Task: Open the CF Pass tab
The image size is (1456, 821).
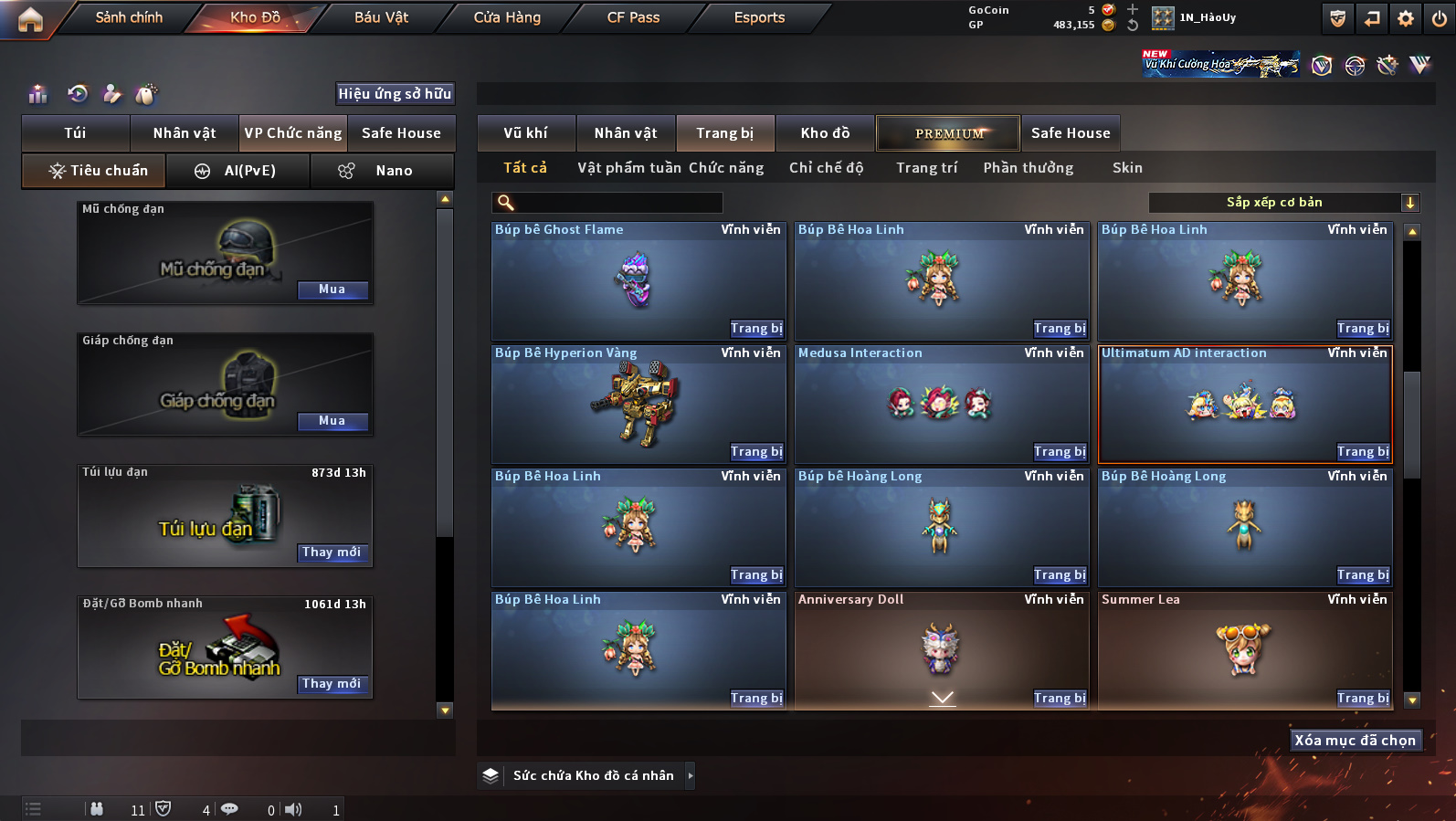Action: (x=633, y=17)
